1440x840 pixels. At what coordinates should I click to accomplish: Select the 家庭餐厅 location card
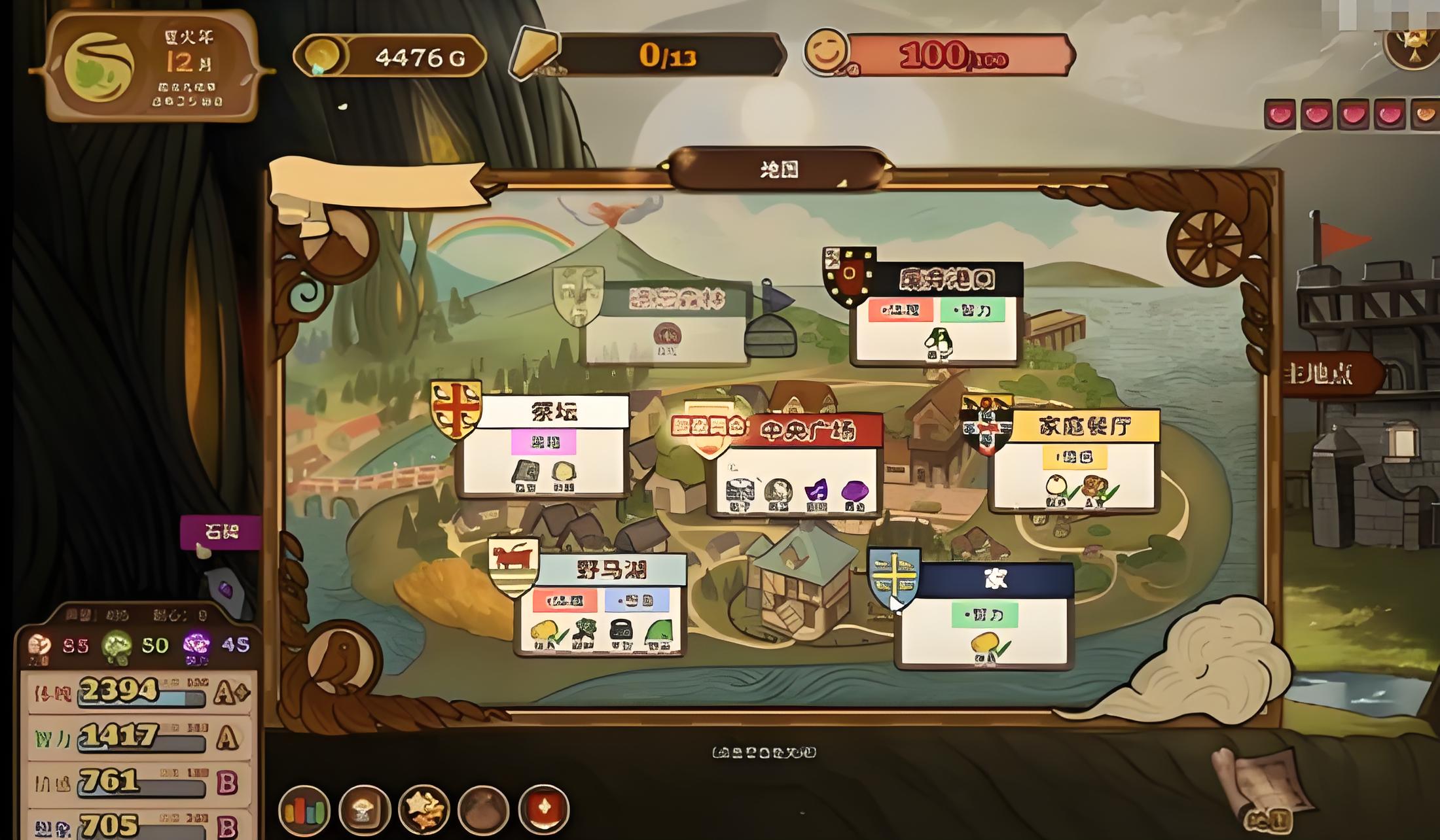click(x=1073, y=461)
